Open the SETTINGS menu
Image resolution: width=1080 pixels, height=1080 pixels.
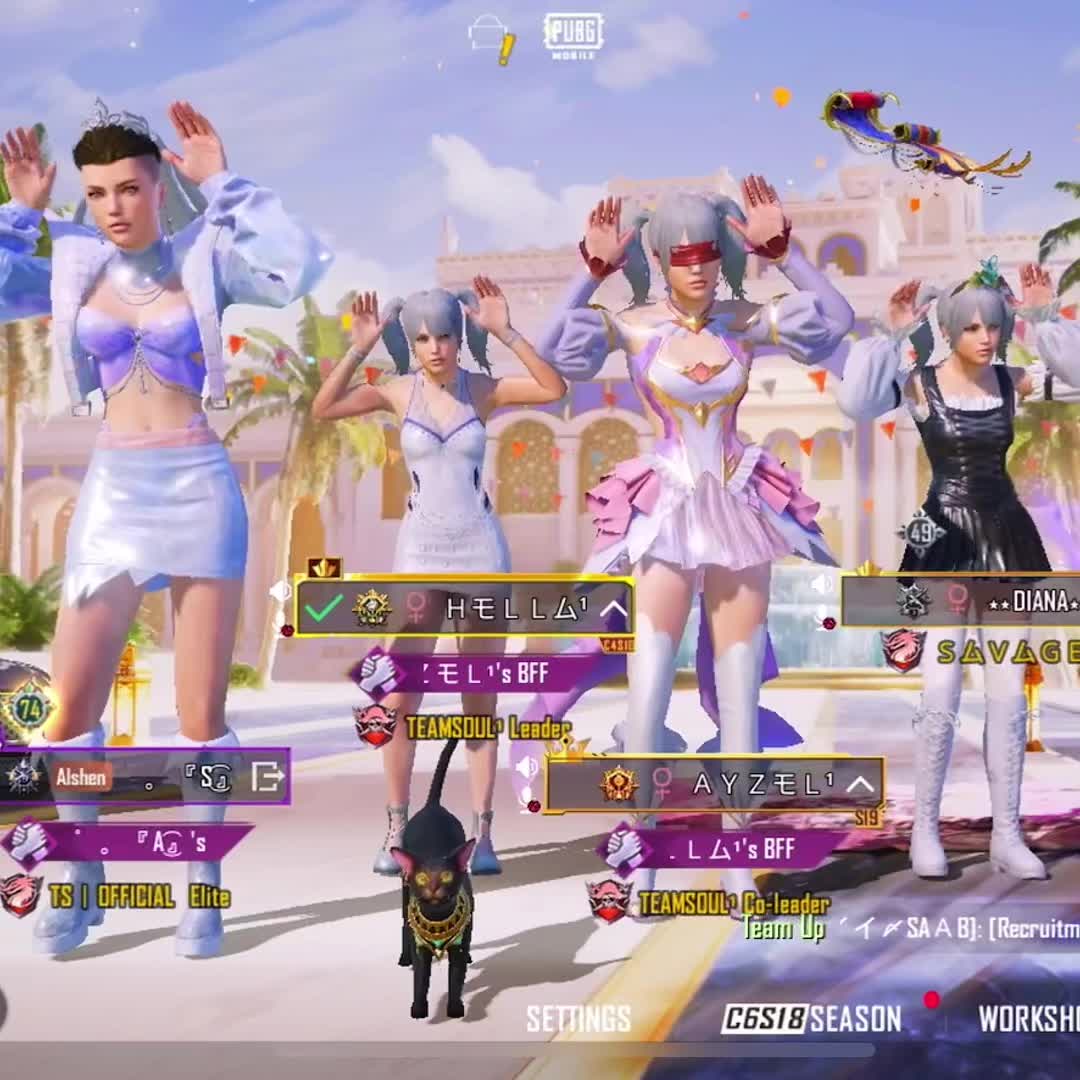click(578, 1019)
